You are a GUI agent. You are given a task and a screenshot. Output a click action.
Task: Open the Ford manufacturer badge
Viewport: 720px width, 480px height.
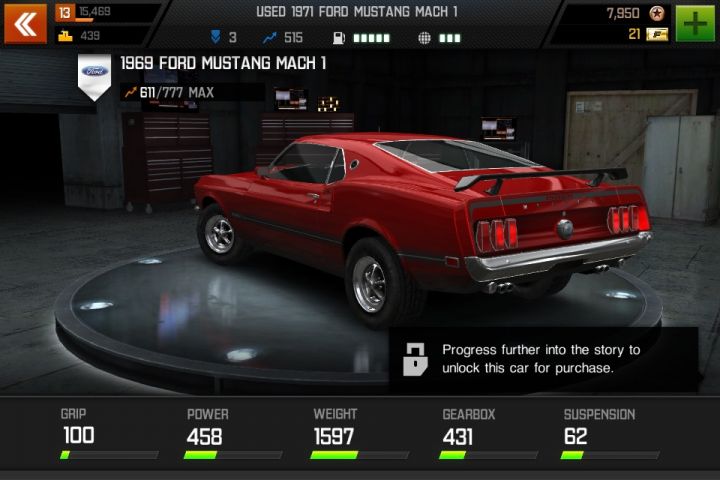(x=95, y=74)
